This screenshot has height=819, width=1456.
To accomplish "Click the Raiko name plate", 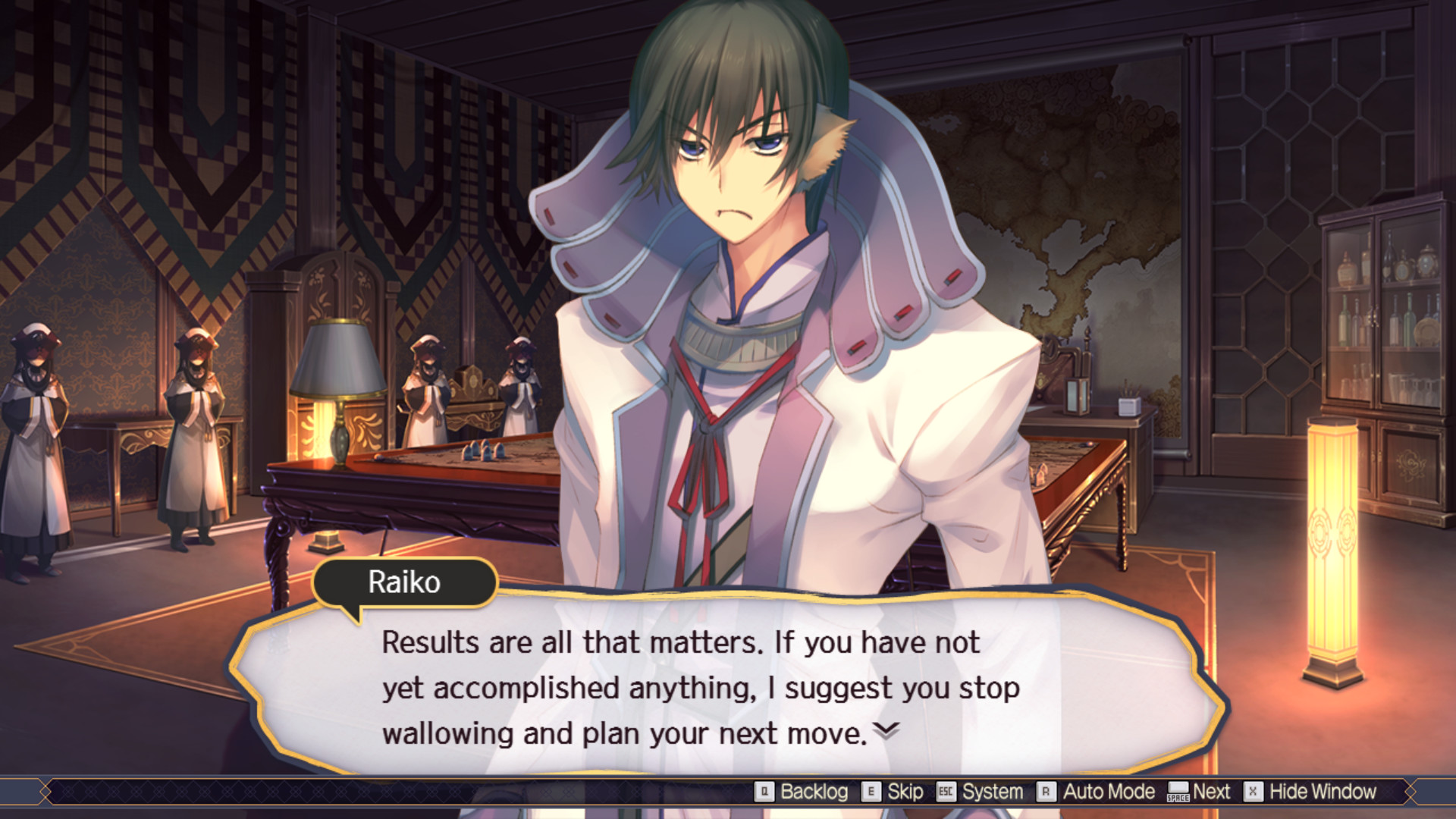I will coord(404,582).
